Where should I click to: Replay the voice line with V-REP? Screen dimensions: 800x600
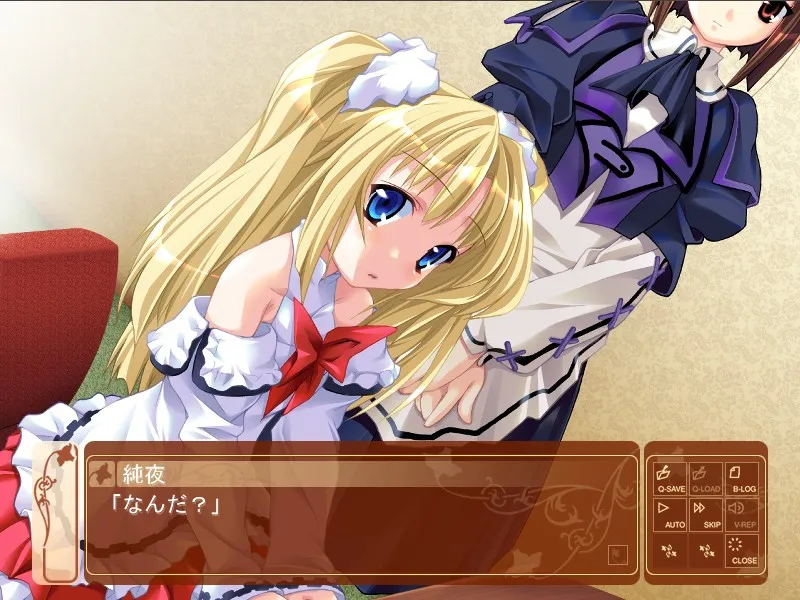[743, 514]
